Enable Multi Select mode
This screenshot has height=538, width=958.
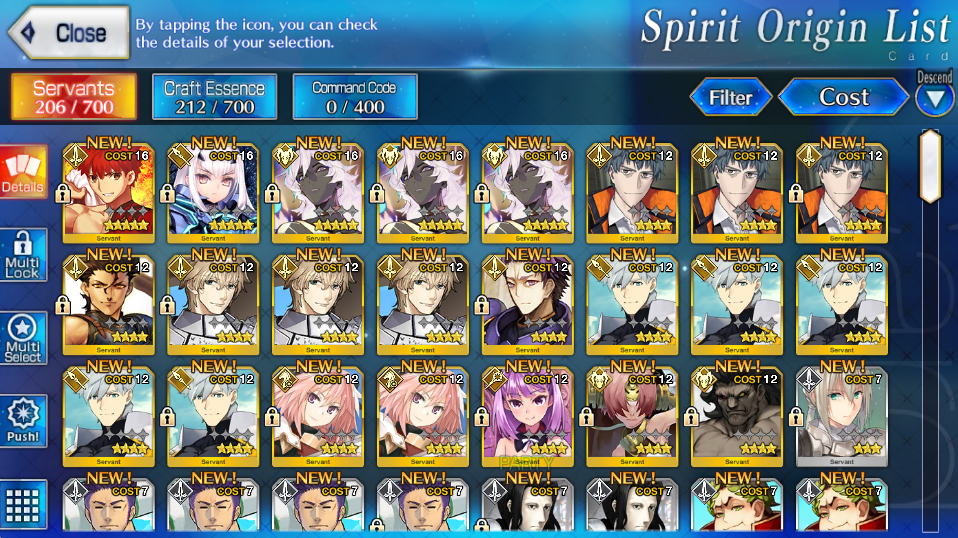tap(23, 338)
